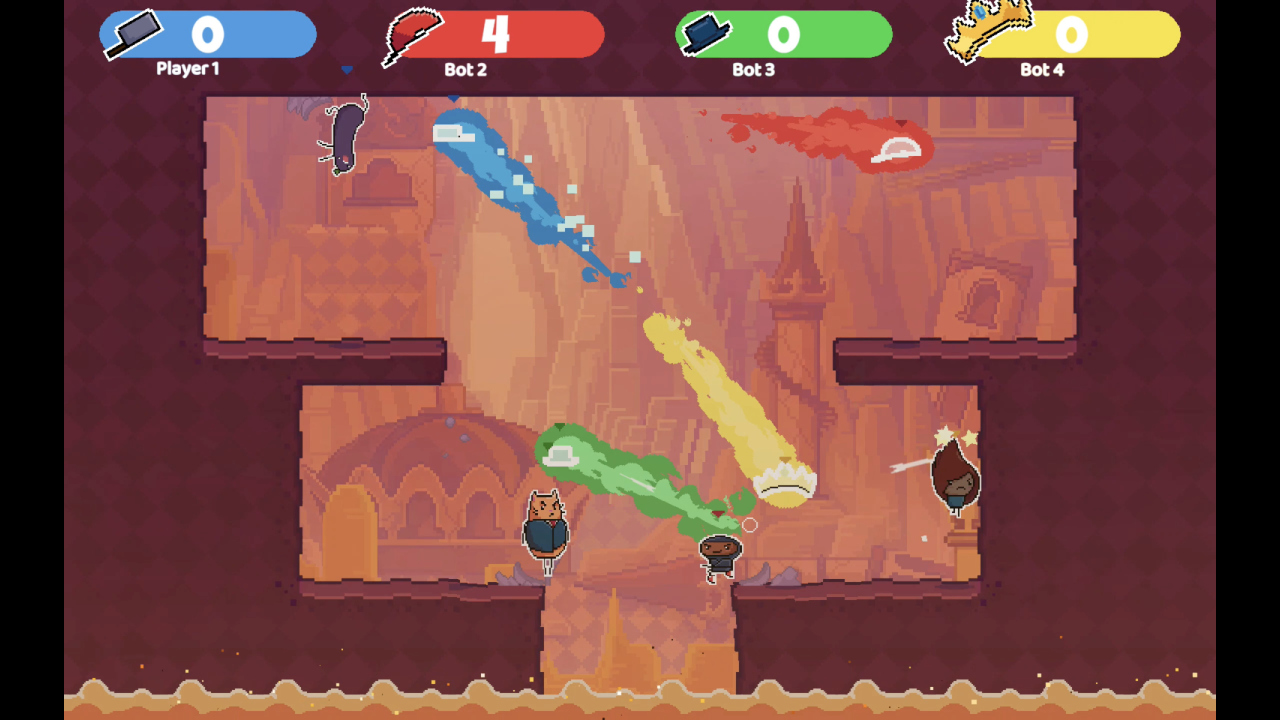Click the green score bar of Bot 3
This screenshot has width=1280, height=720.
[x=785, y=34]
